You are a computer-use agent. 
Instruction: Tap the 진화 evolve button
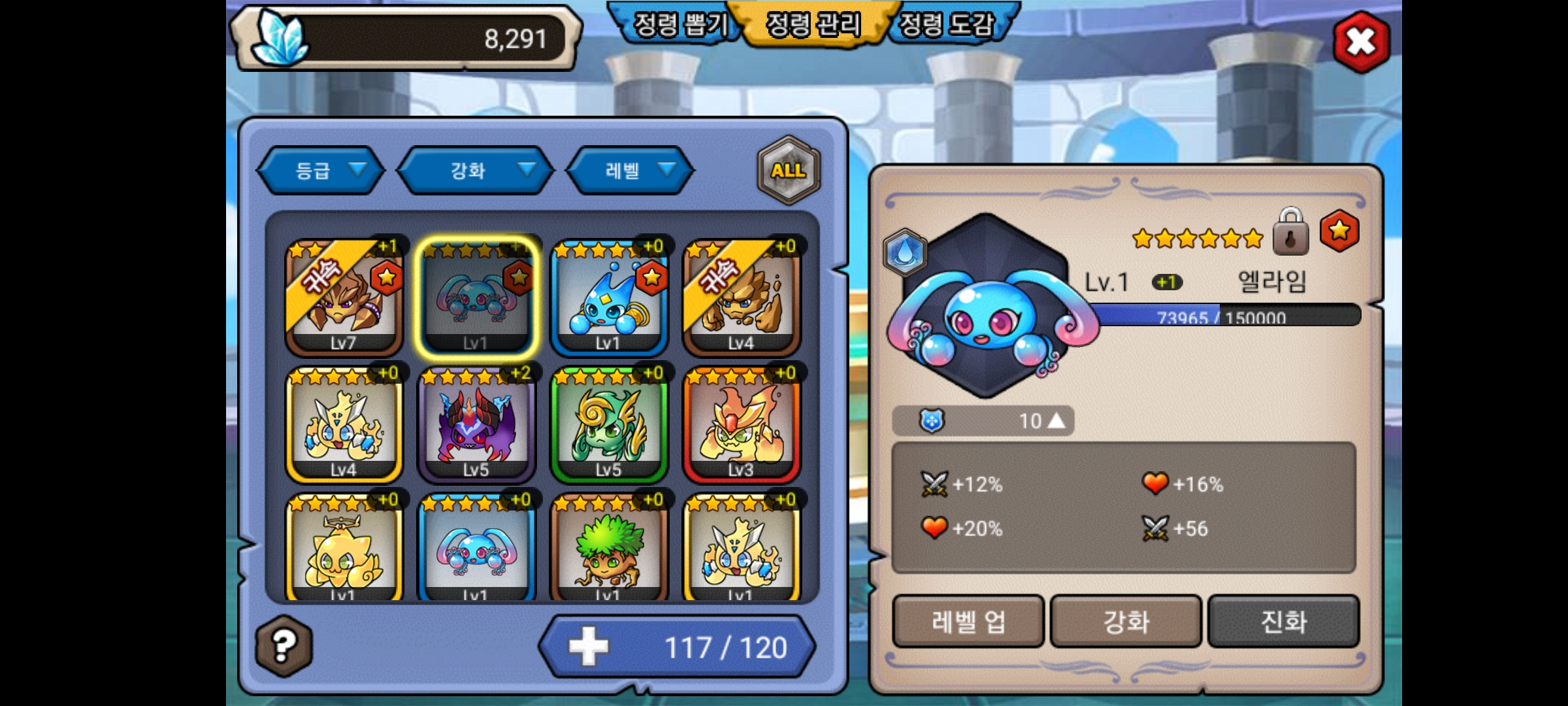point(1283,621)
